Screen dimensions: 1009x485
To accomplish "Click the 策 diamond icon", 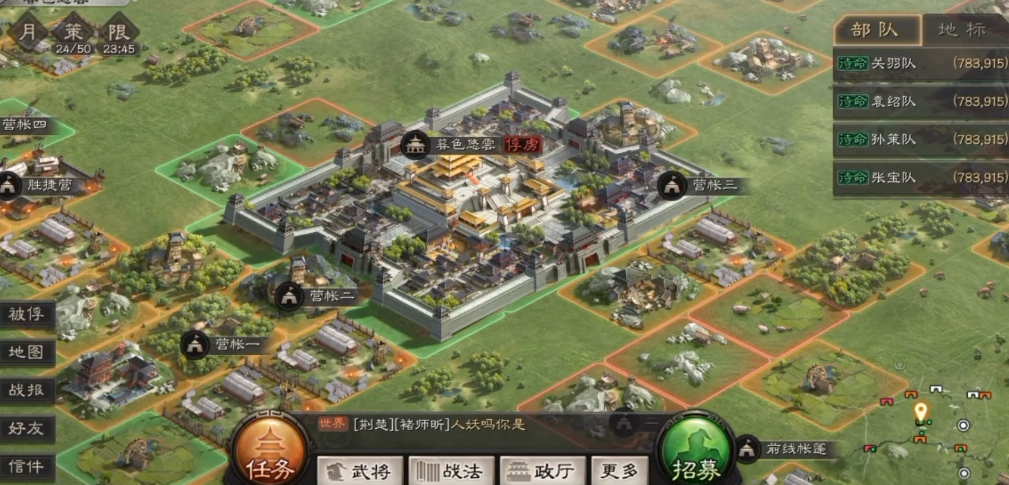I will click(x=69, y=31).
